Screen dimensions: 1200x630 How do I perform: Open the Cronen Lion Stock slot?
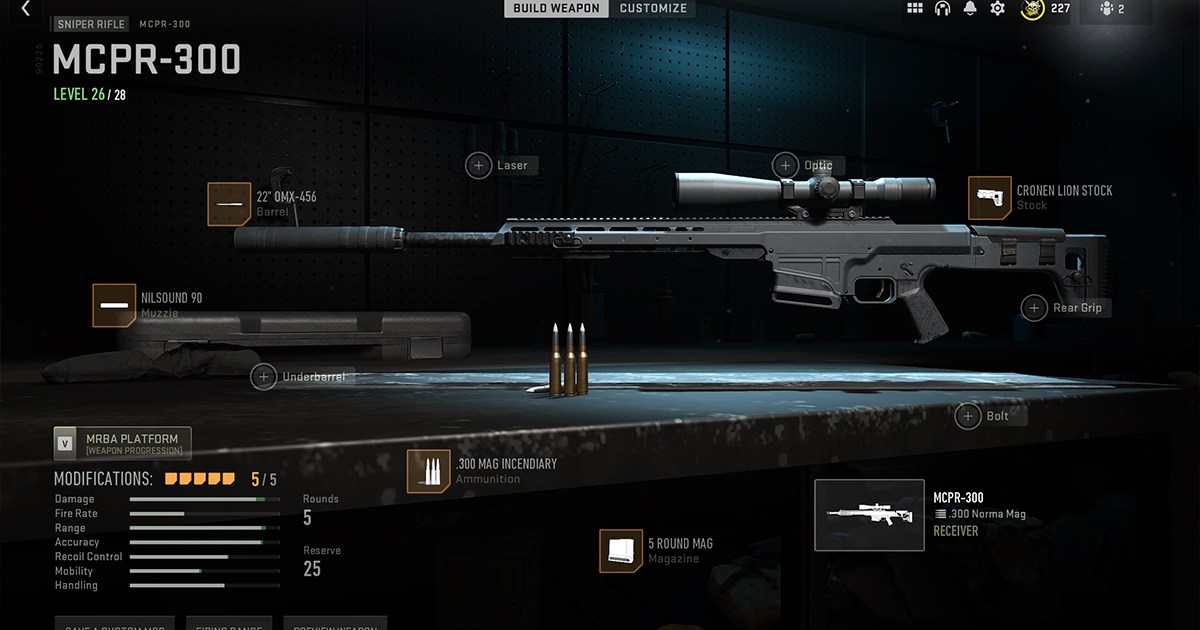(989, 198)
